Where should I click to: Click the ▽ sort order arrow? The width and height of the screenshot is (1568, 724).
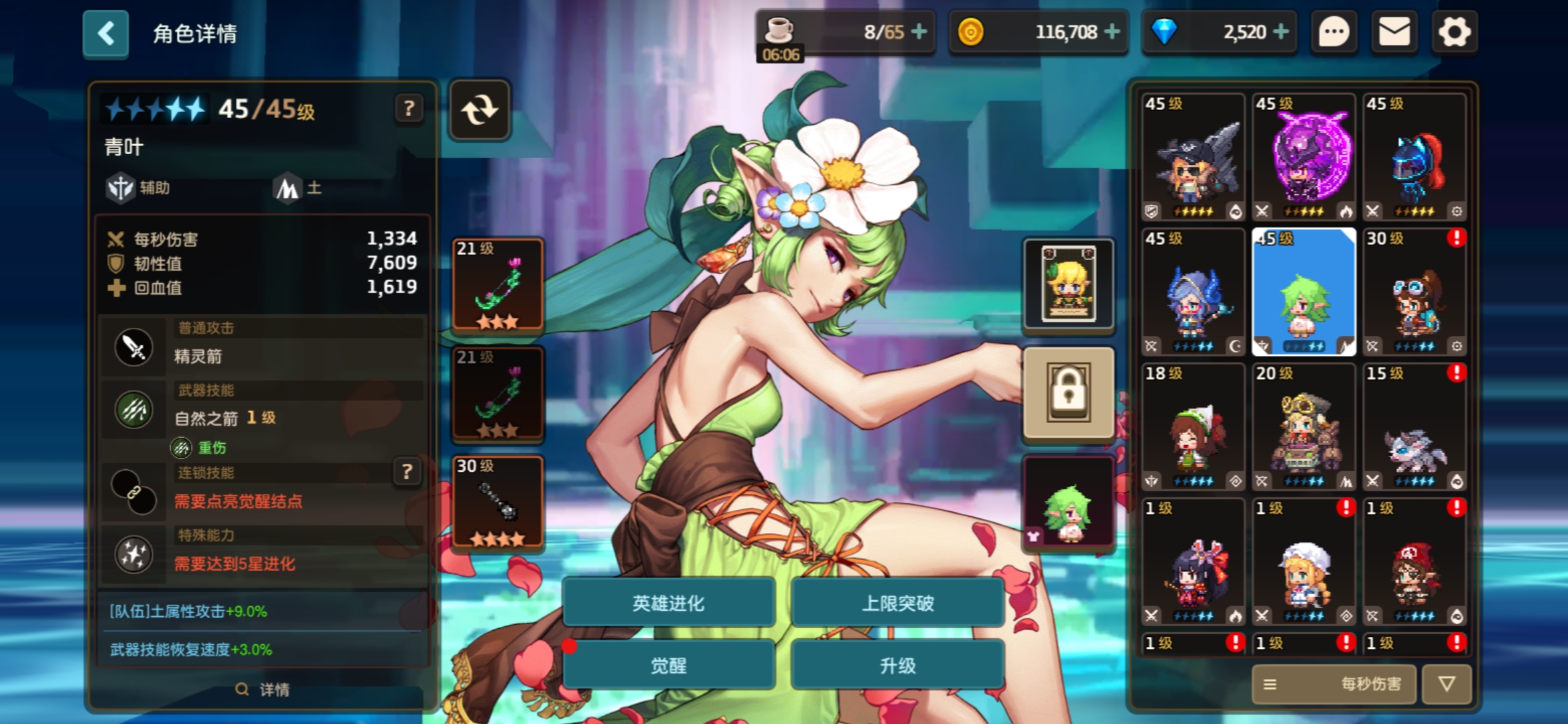(x=1447, y=684)
